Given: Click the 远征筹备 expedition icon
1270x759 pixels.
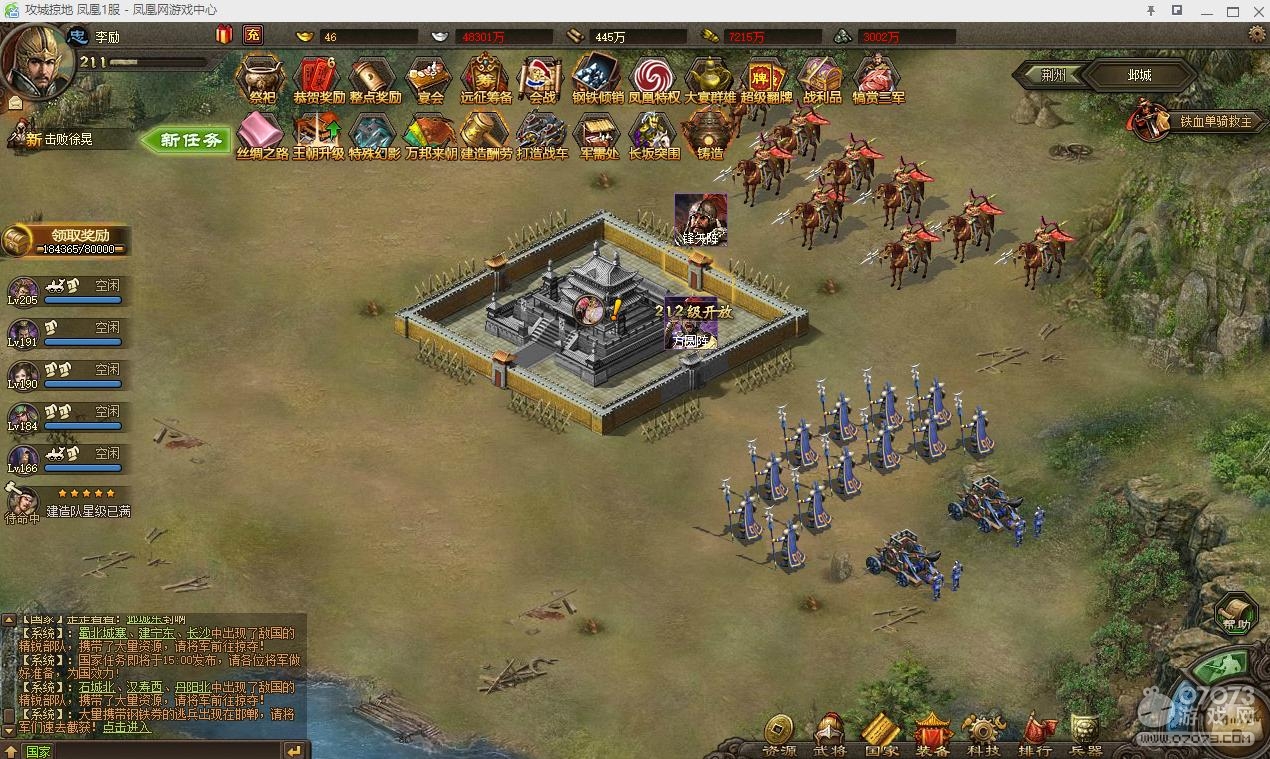Looking at the screenshot, I should click(x=486, y=78).
